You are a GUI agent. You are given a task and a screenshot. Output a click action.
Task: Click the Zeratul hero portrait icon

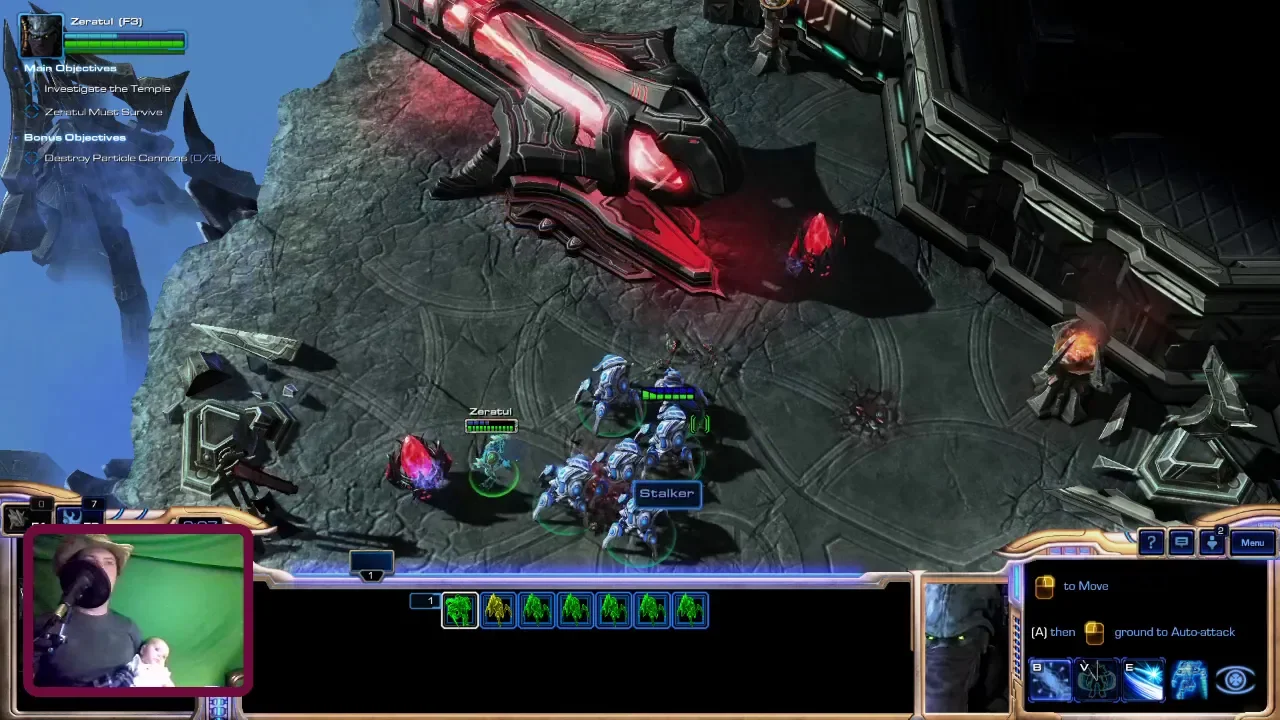(41, 36)
